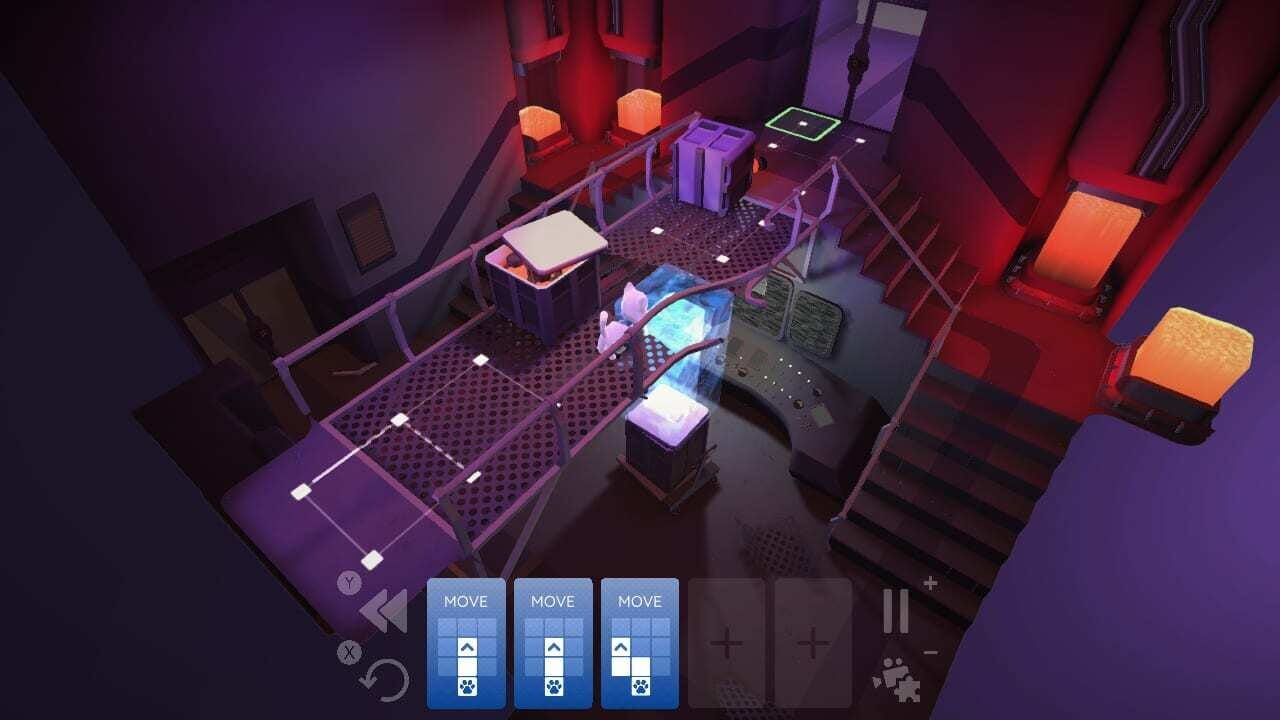Zoom in with the plus control
The width and height of the screenshot is (1280, 720).
tap(930, 583)
